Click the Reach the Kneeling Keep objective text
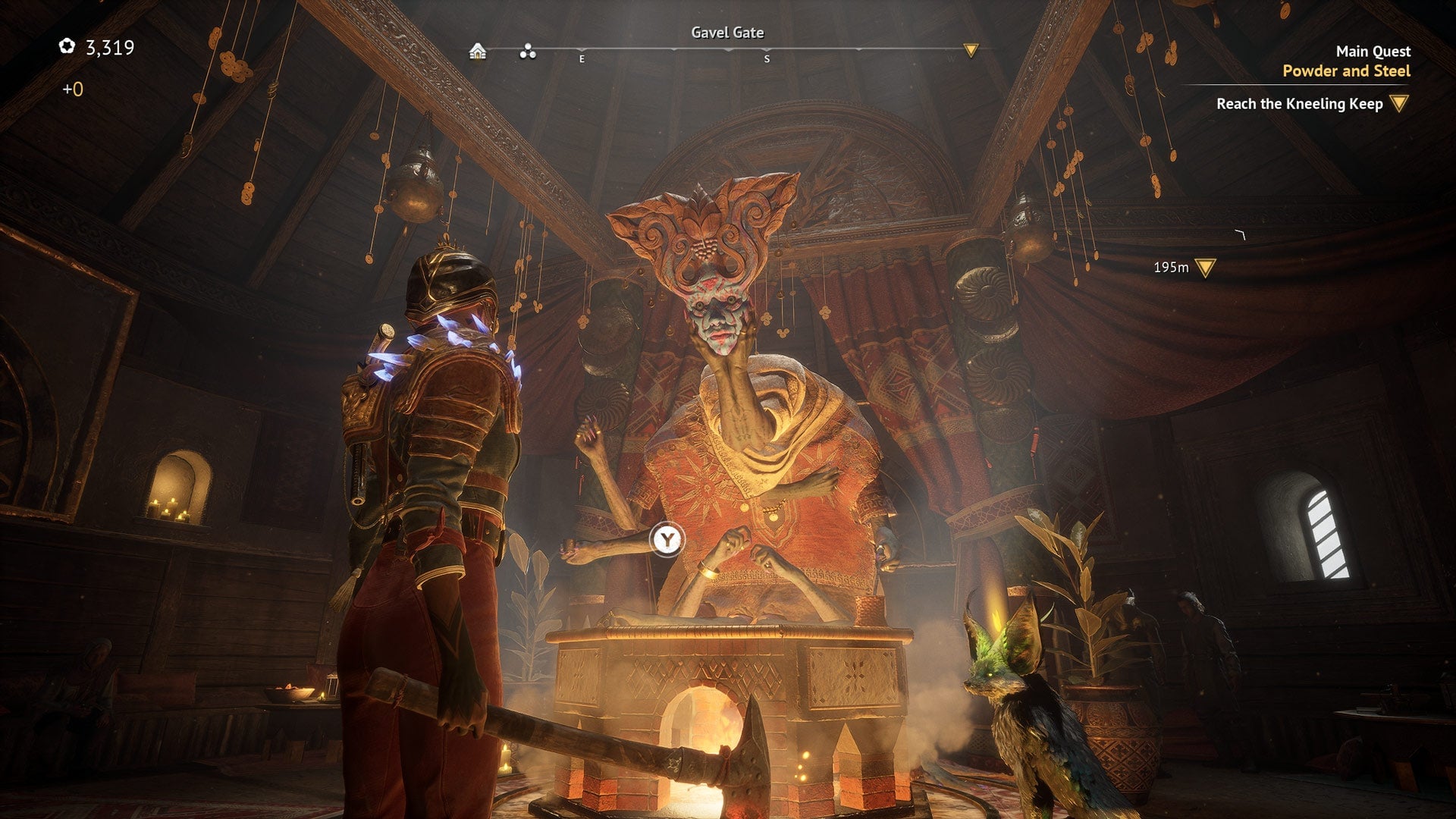 1301,105
